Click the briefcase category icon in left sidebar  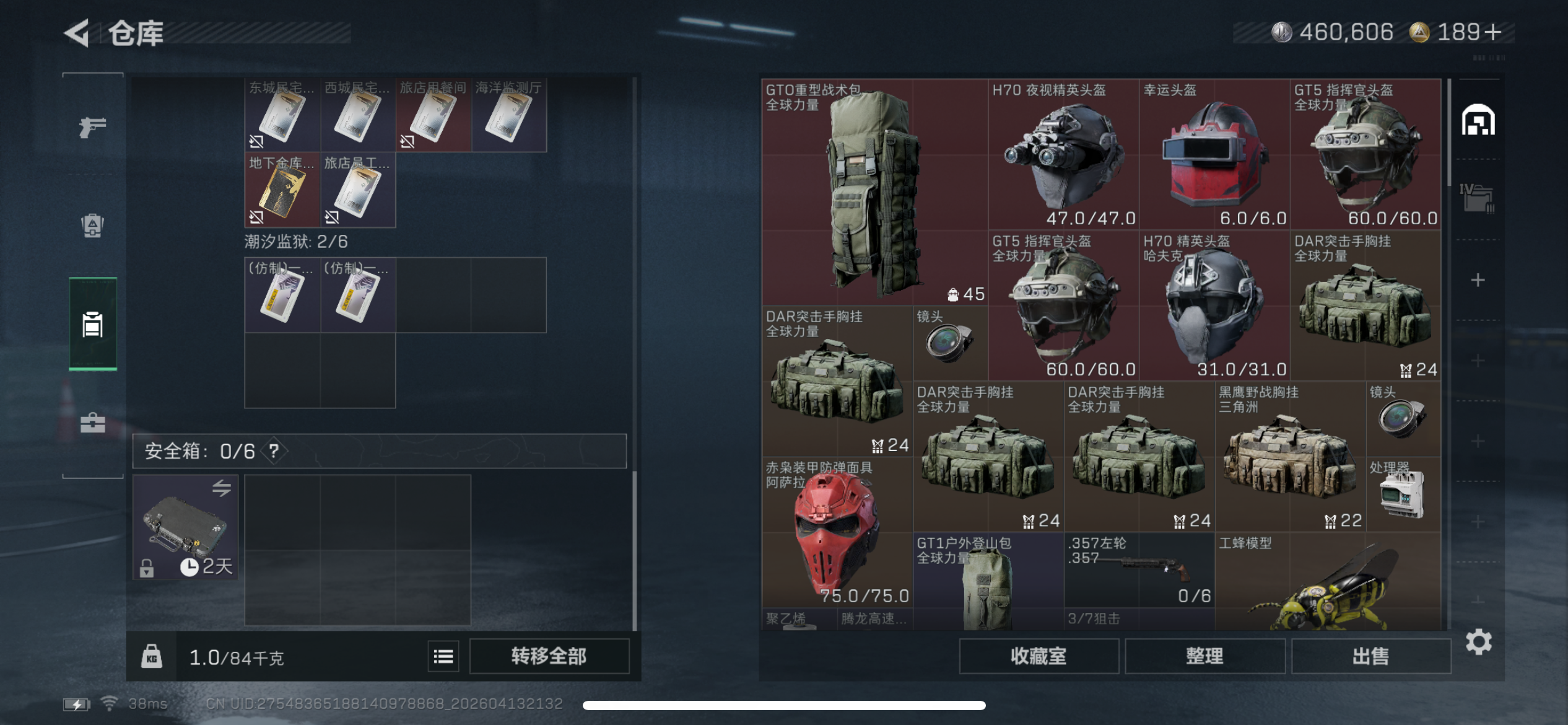coord(92,424)
